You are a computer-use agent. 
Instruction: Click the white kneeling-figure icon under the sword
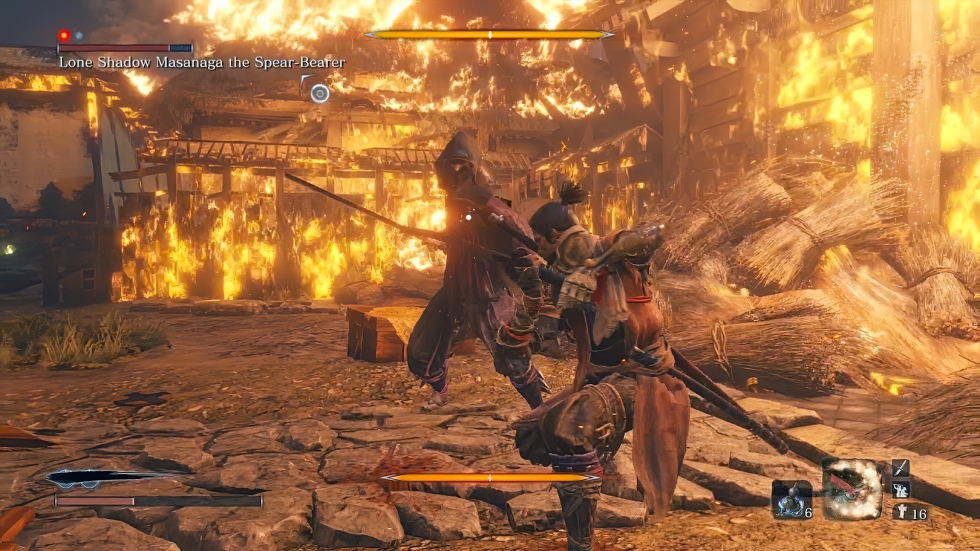click(900, 490)
